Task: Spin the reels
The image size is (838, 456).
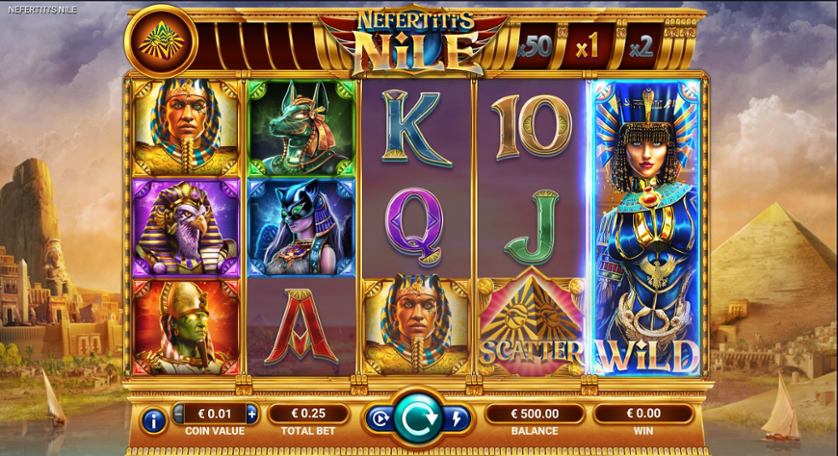Action: click(x=420, y=419)
